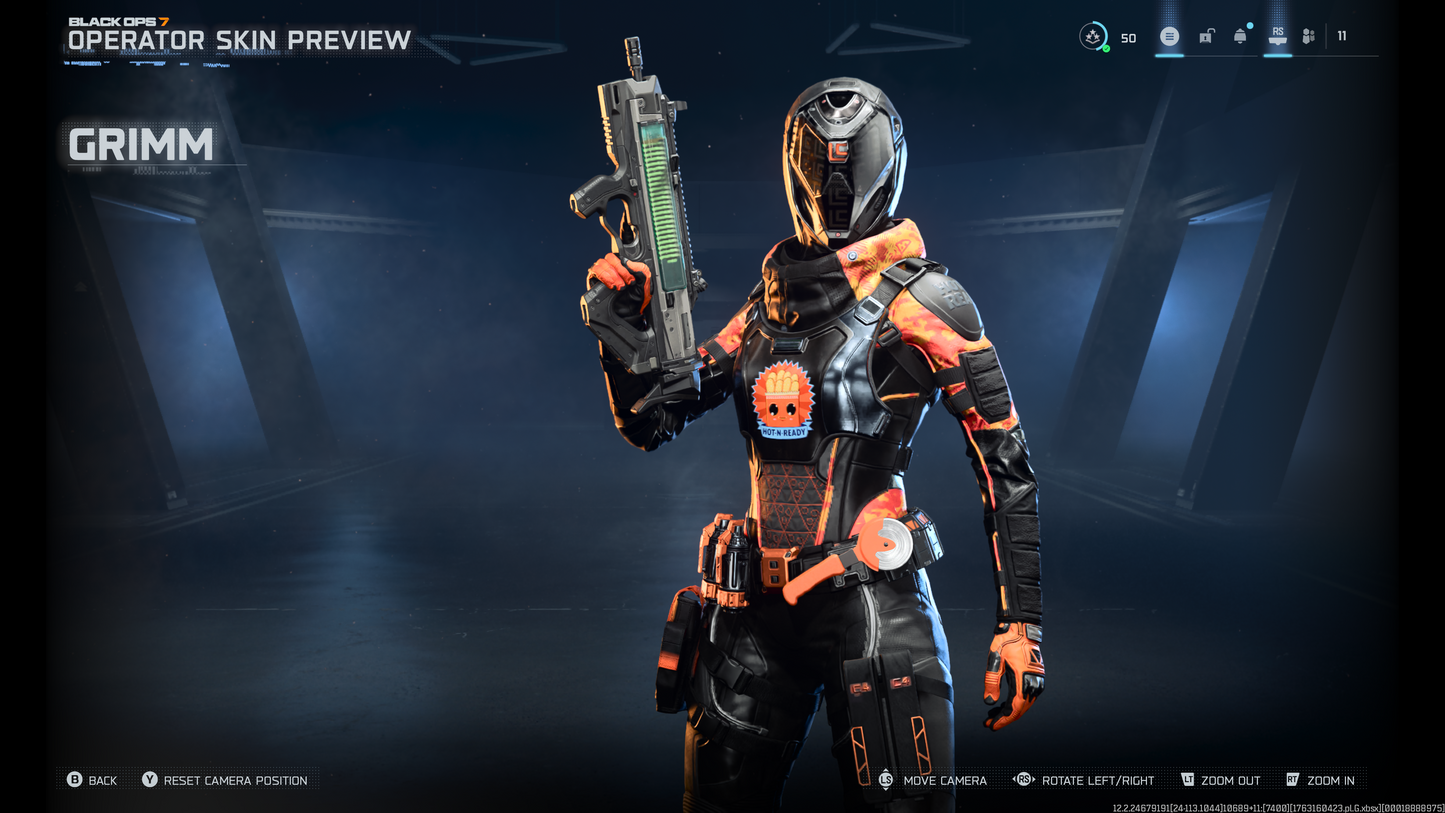1445x813 pixels.
Task: Click the RS Rotate Left/Right prompt icon
Action: (x=1024, y=780)
